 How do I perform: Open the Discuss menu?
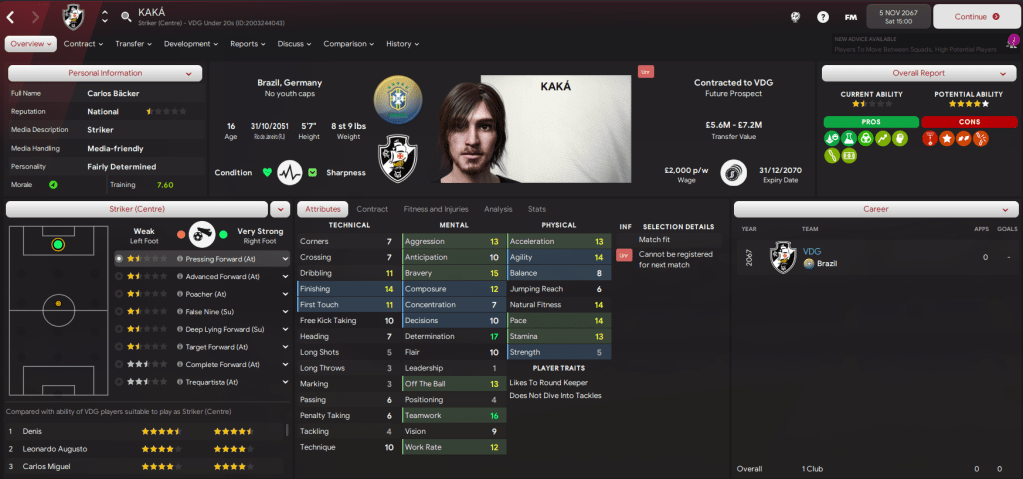coord(294,44)
